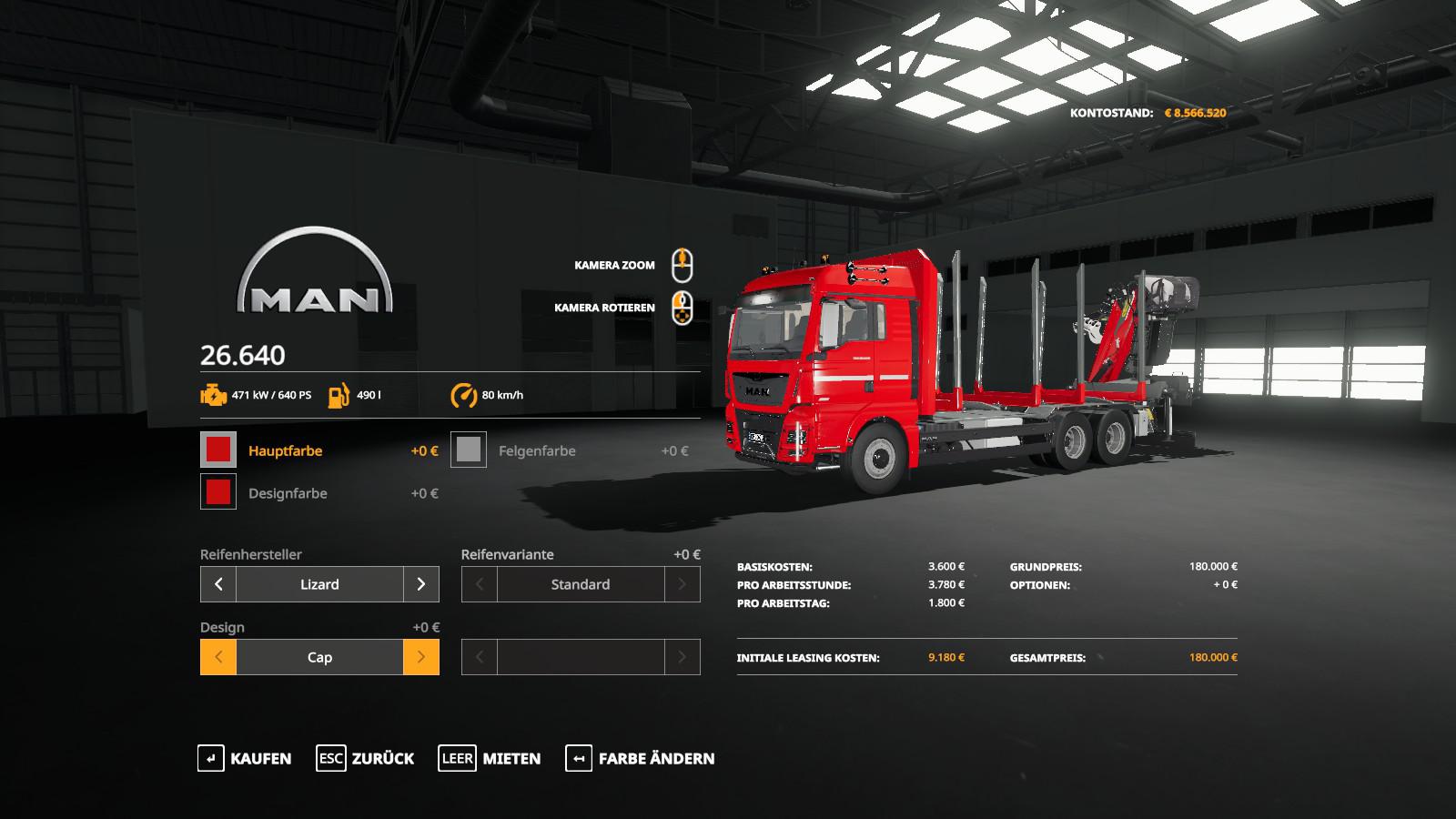
Task: Switch Reifenhersteller to previous tire brand
Action: click(218, 584)
